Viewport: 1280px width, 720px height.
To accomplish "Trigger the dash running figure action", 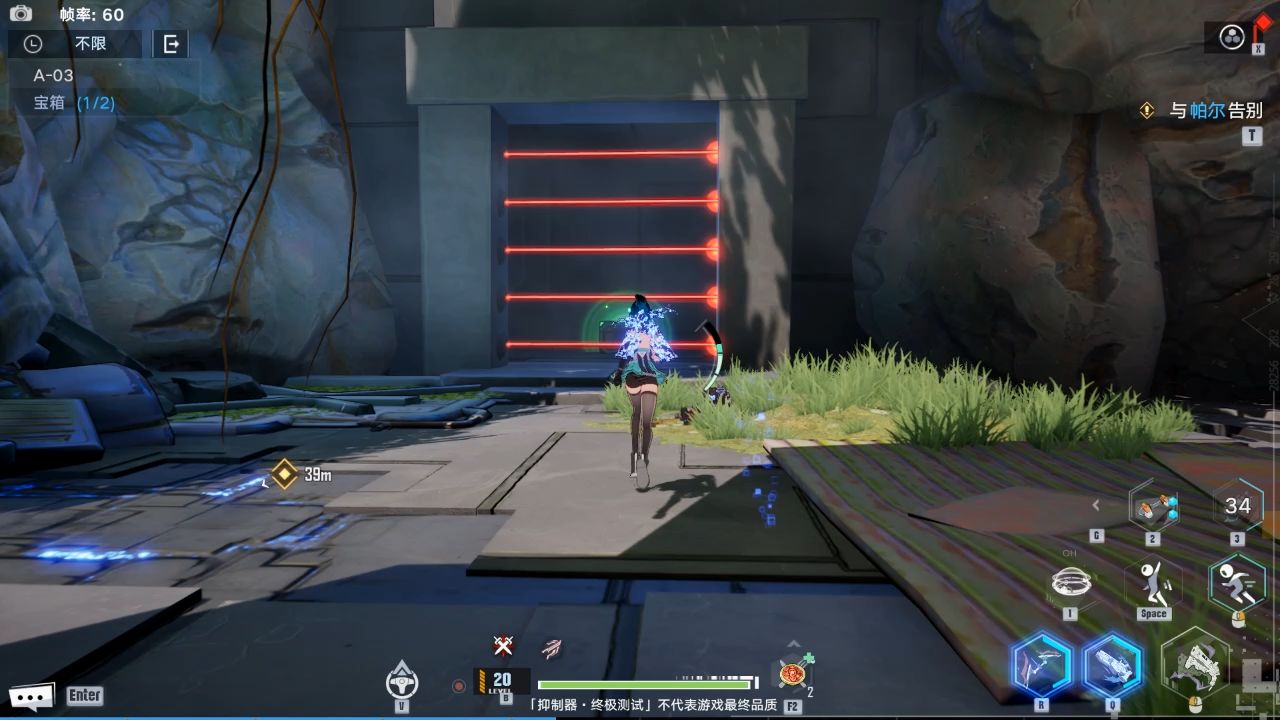I will pyautogui.click(x=1236, y=582).
